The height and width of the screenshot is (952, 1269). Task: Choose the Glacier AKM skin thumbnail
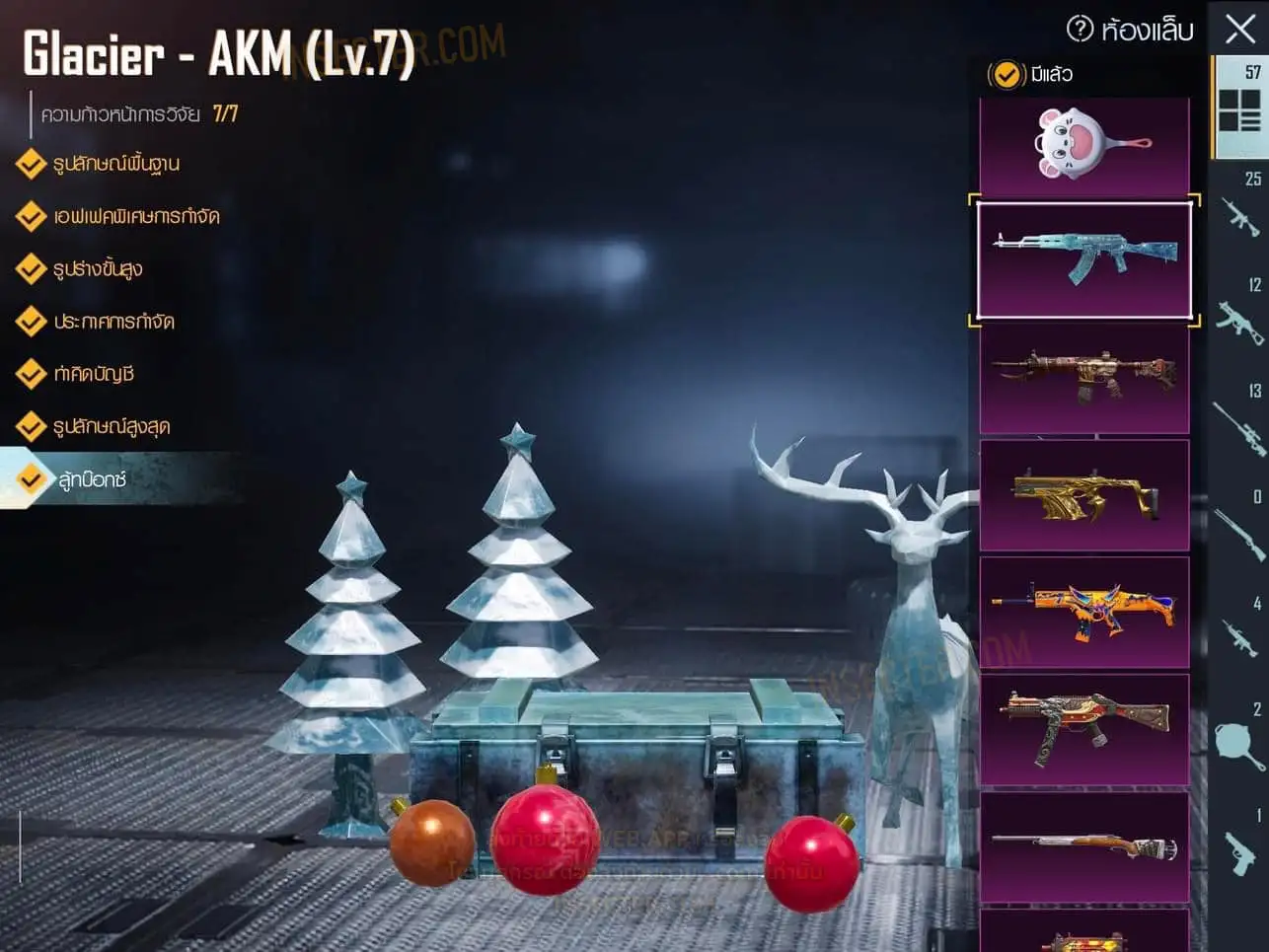click(1084, 259)
